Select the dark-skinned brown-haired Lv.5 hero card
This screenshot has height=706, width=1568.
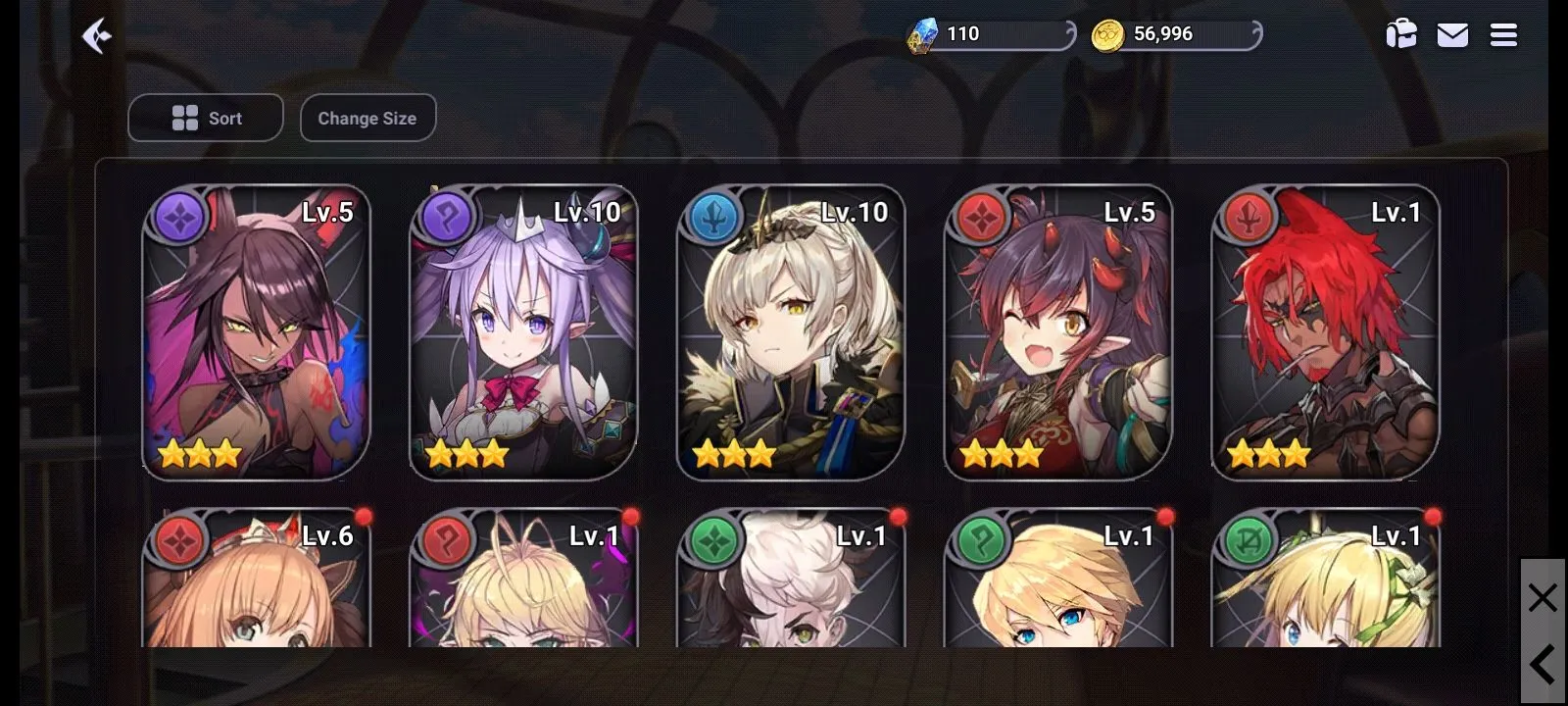tap(256, 332)
